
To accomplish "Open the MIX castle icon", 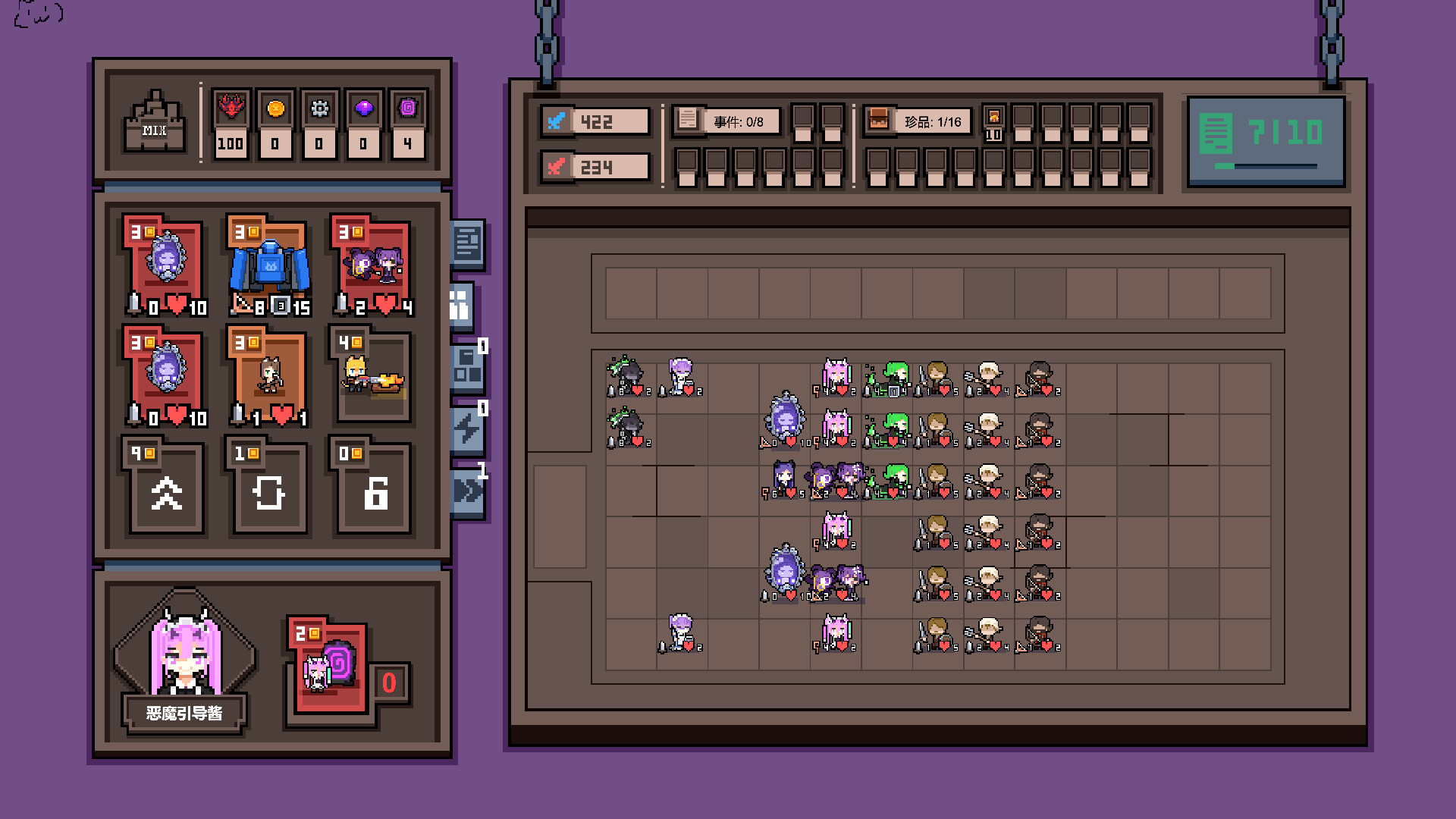I will pos(154,121).
